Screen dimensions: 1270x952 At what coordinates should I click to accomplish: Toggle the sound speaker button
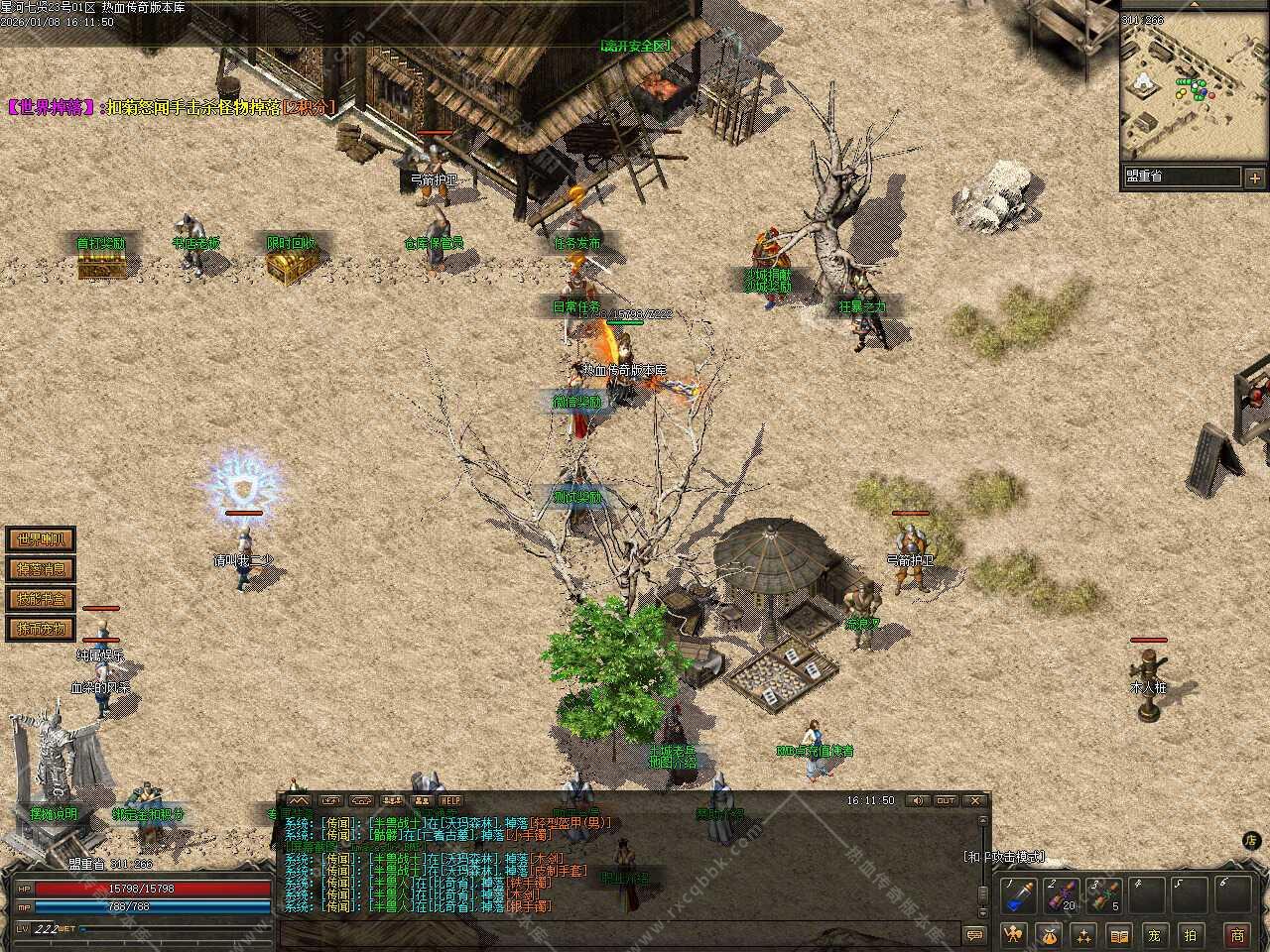[917, 800]
